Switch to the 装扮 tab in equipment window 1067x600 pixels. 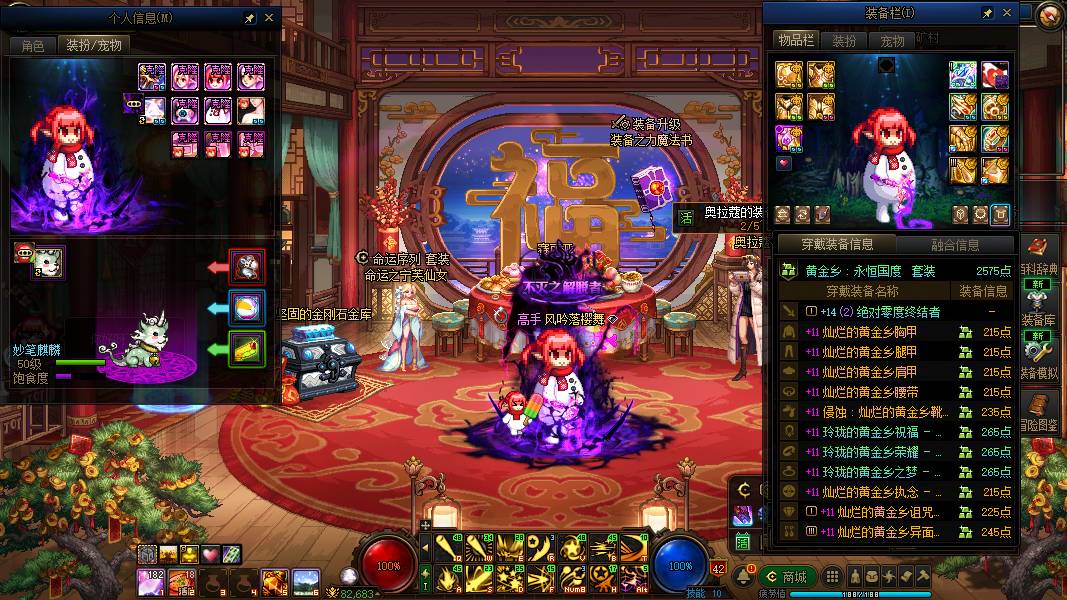tap(844, 41)
